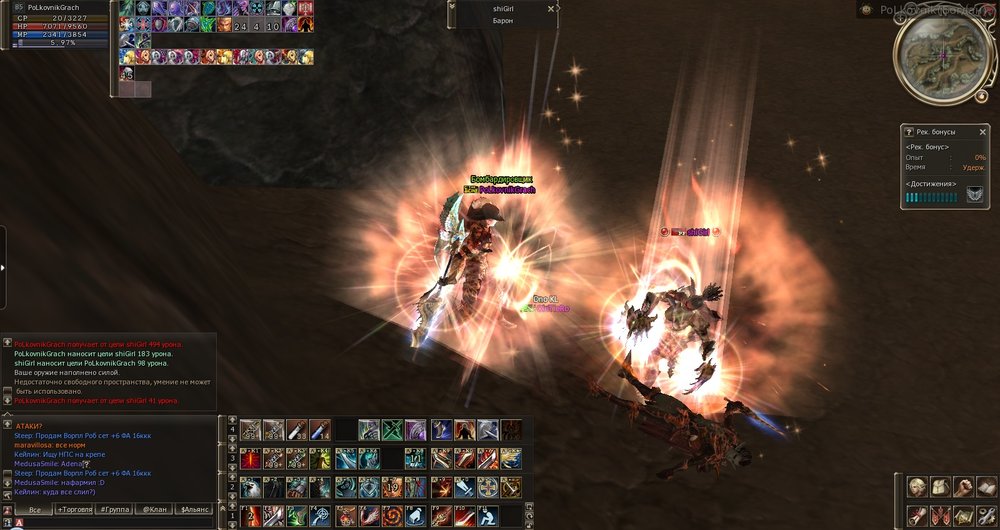The height and width of the screenshot is (530, 1000).
Task: Open system settings wrench icon
Action: click(x=986, y=514)
